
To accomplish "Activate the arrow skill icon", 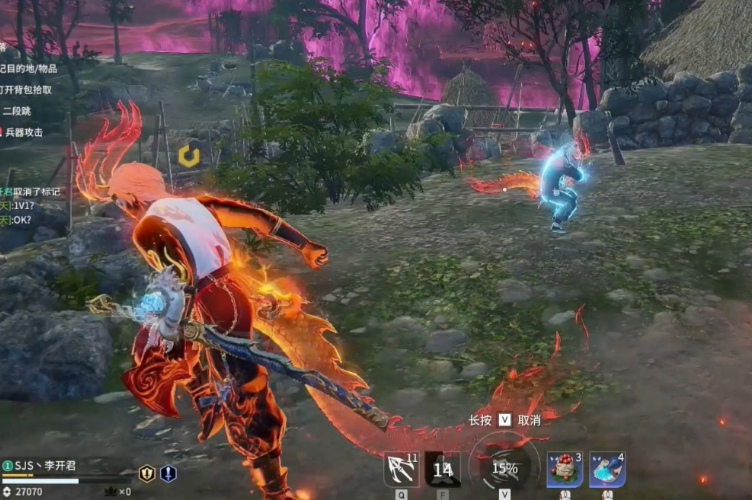I will coord(401,470).
